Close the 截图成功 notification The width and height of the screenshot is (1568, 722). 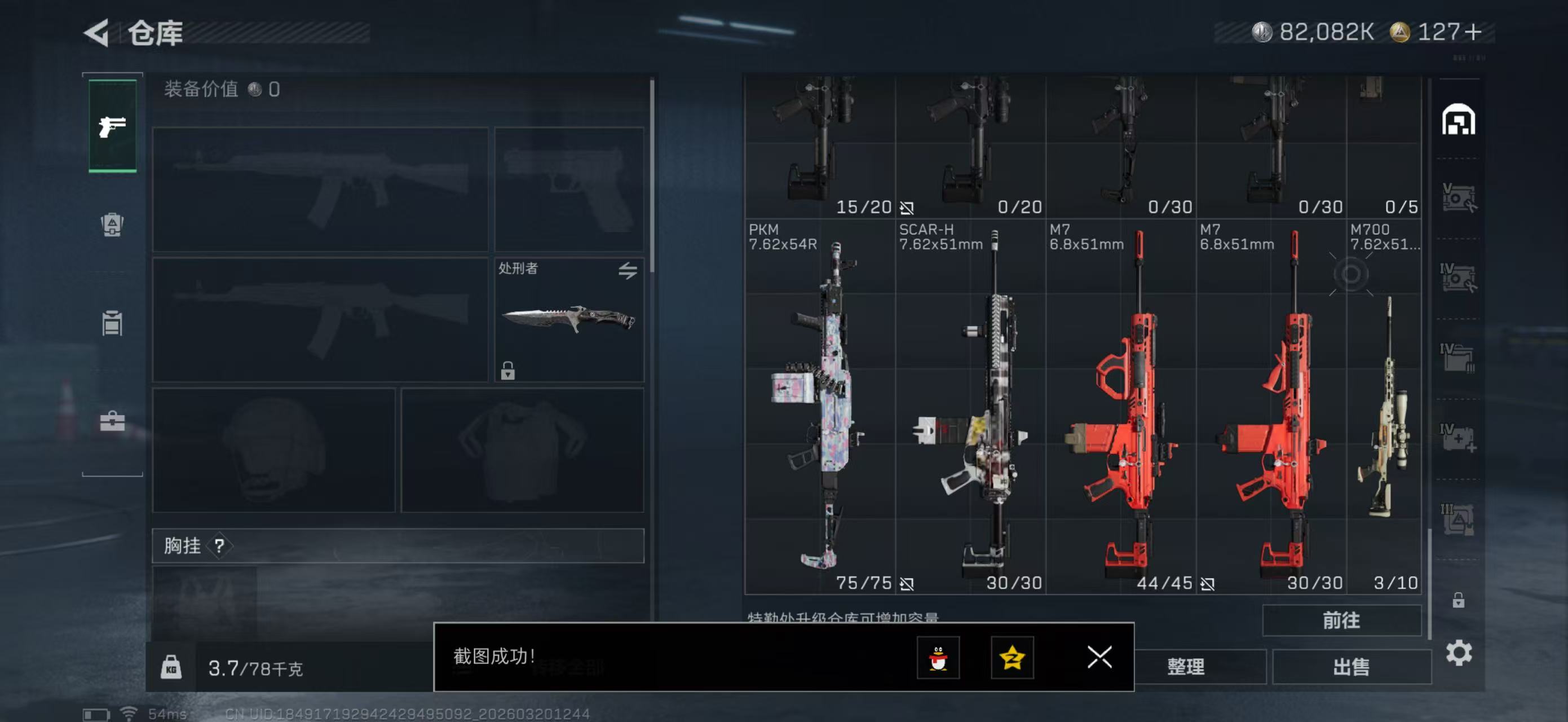point(1099,658)
